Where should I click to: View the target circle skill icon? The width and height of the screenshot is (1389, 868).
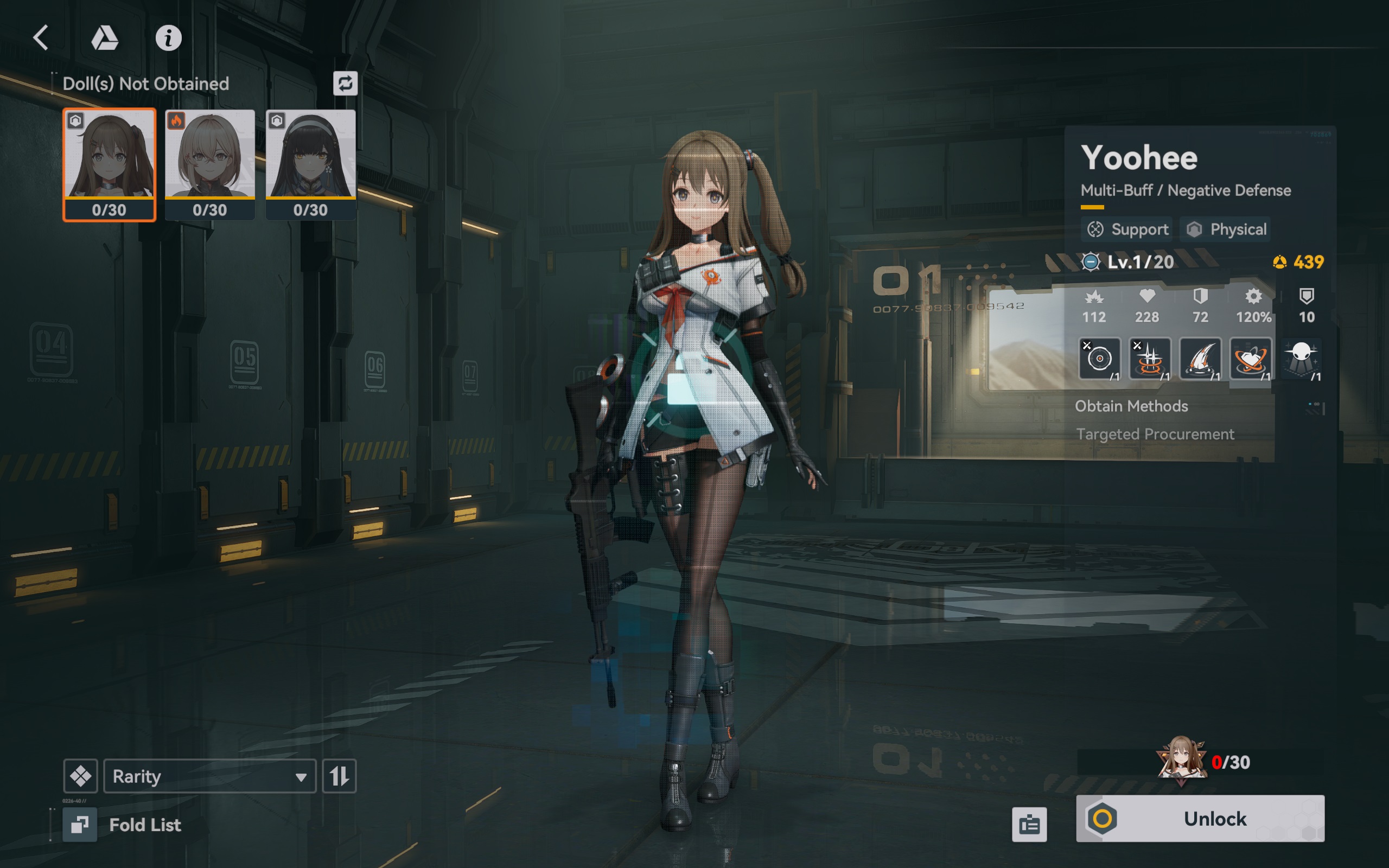pos(1099,359)
